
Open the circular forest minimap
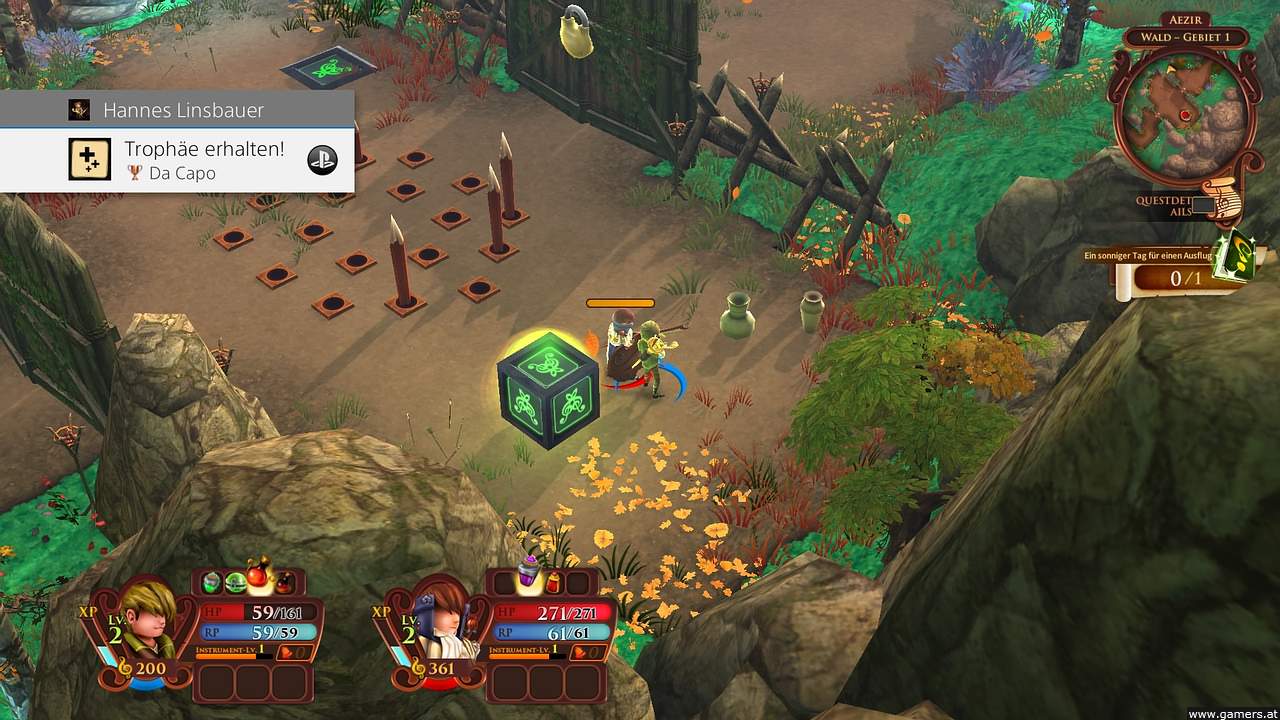1186,113
